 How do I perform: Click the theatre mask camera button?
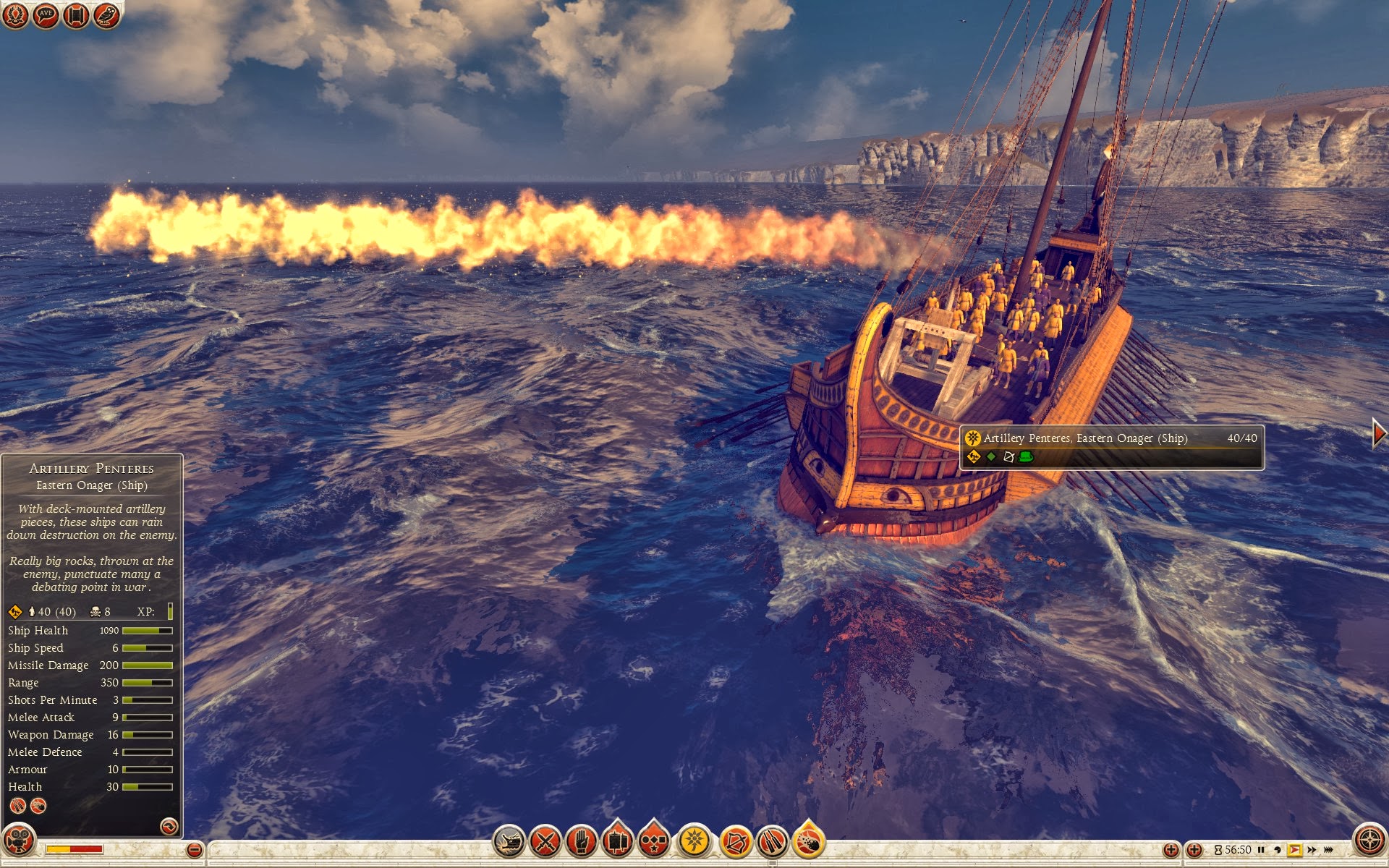(19, 841)
